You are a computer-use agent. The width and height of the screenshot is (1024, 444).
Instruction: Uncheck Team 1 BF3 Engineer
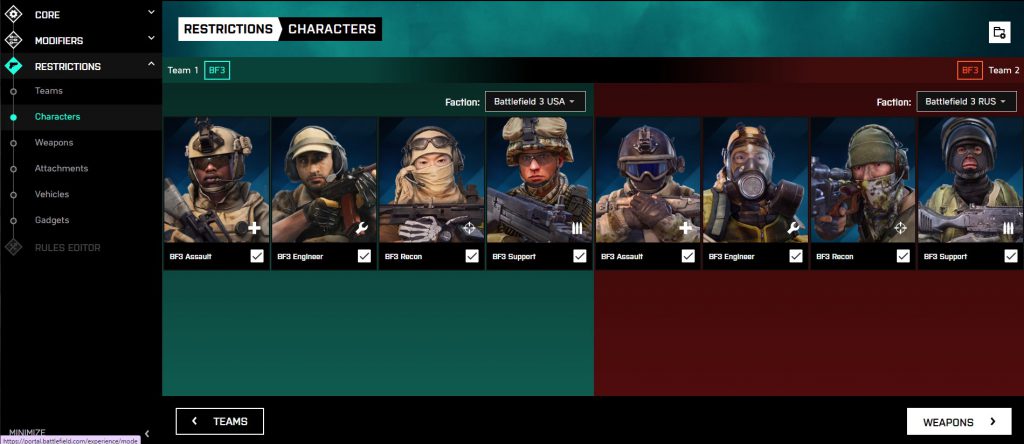(365, 256)
